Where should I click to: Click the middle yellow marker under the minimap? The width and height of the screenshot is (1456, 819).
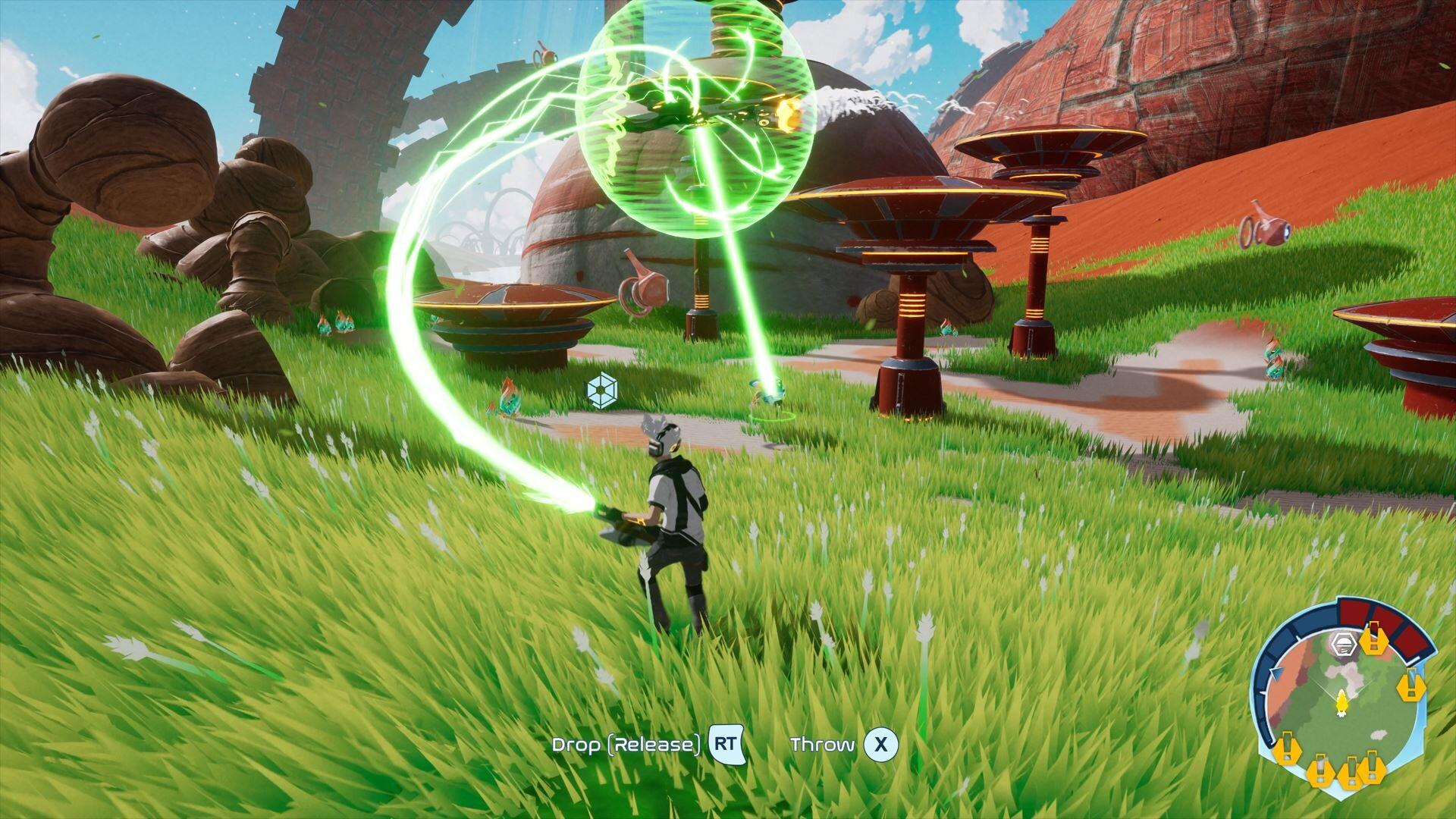pyautogui.click(x=1322, y=772)
